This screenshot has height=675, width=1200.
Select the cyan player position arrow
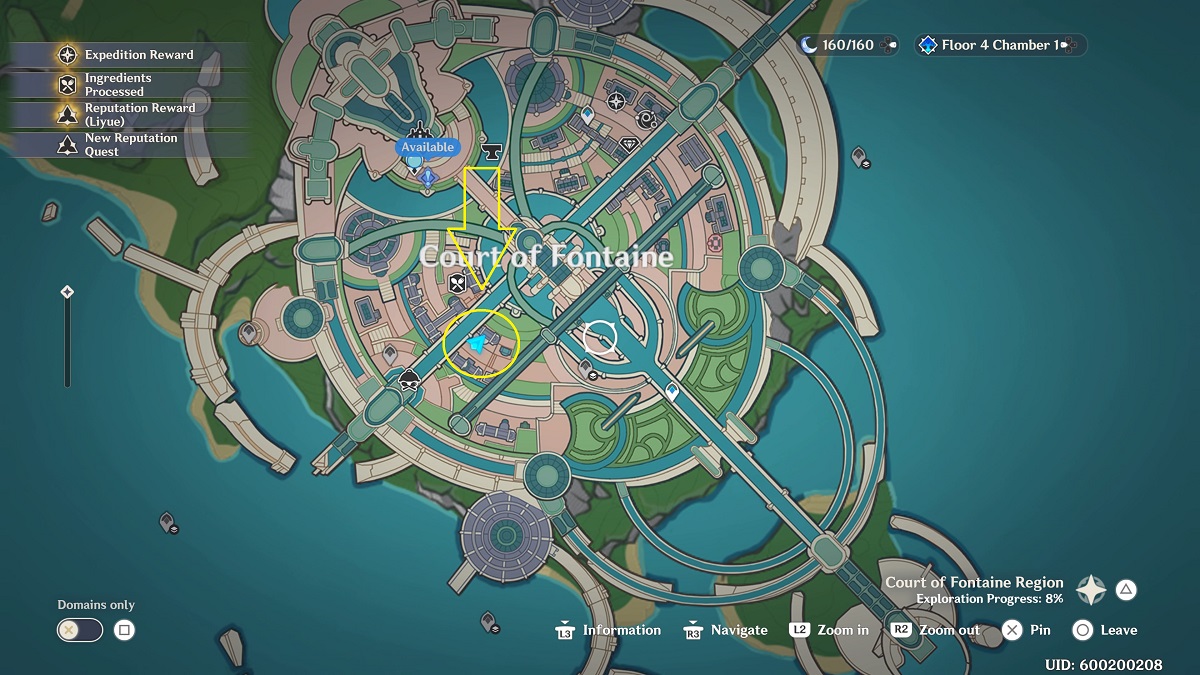coord(477,344)
